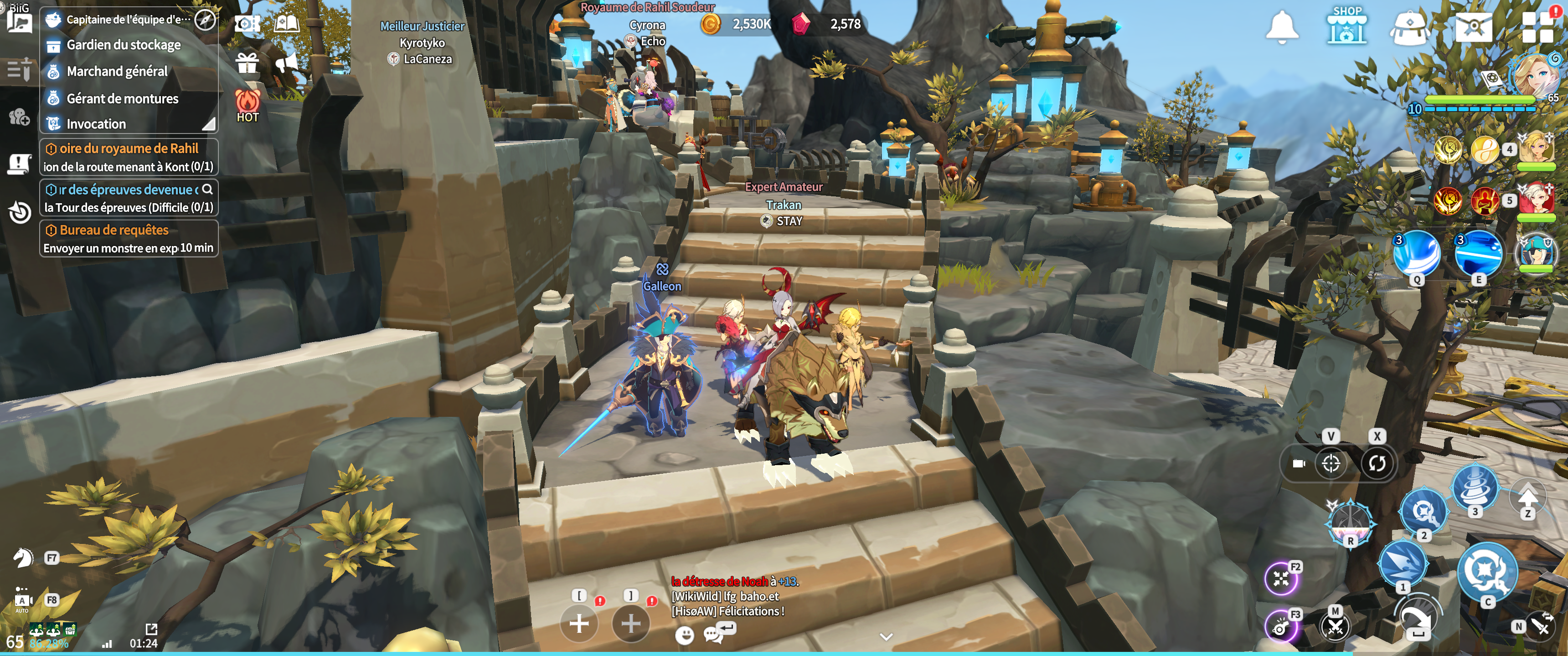Open the gift box rewards icon
This screenshot has width=1568, height=656.
(x=247, y=63)
